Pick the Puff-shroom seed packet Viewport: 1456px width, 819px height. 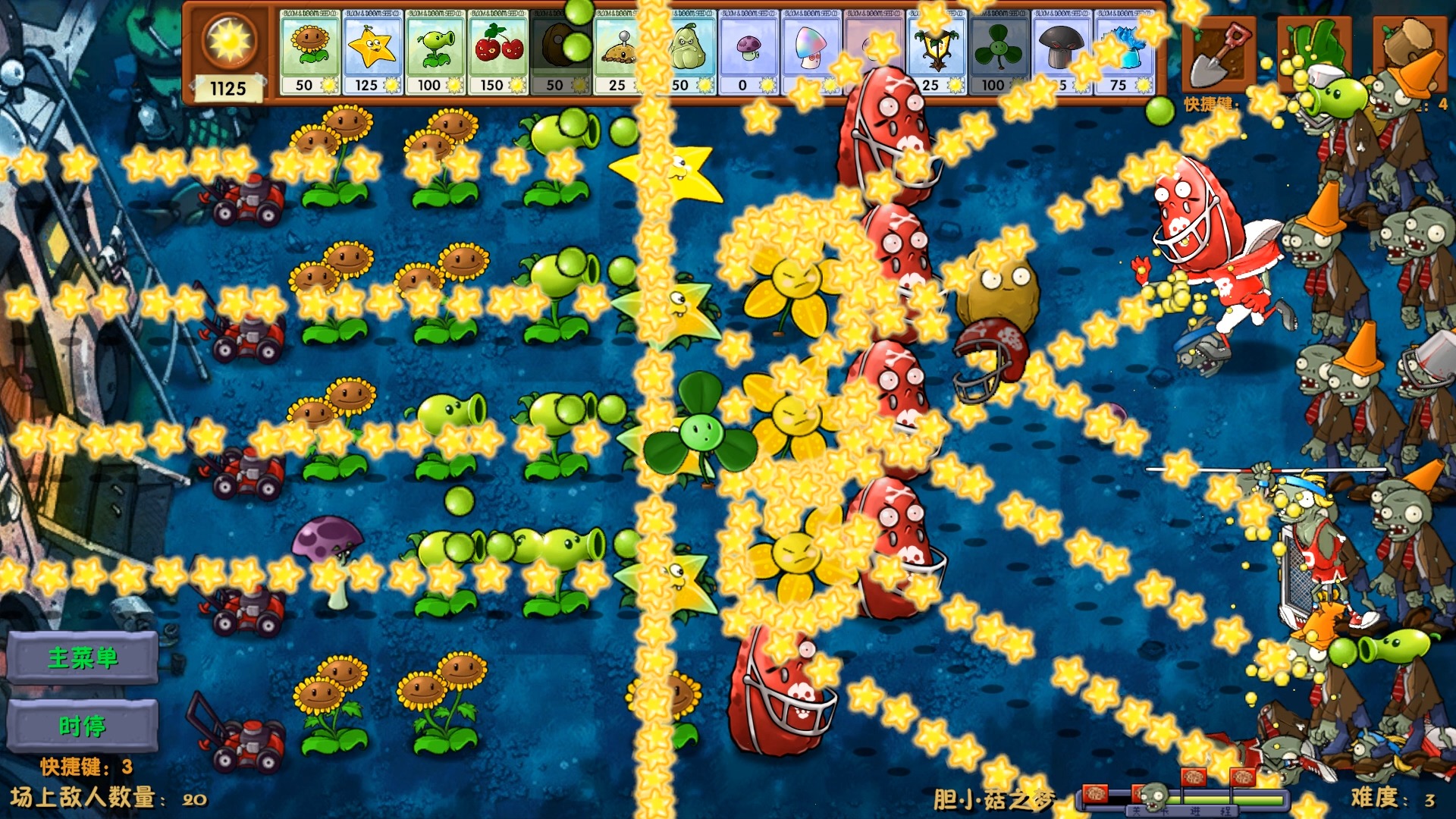[x=748, y=52]
